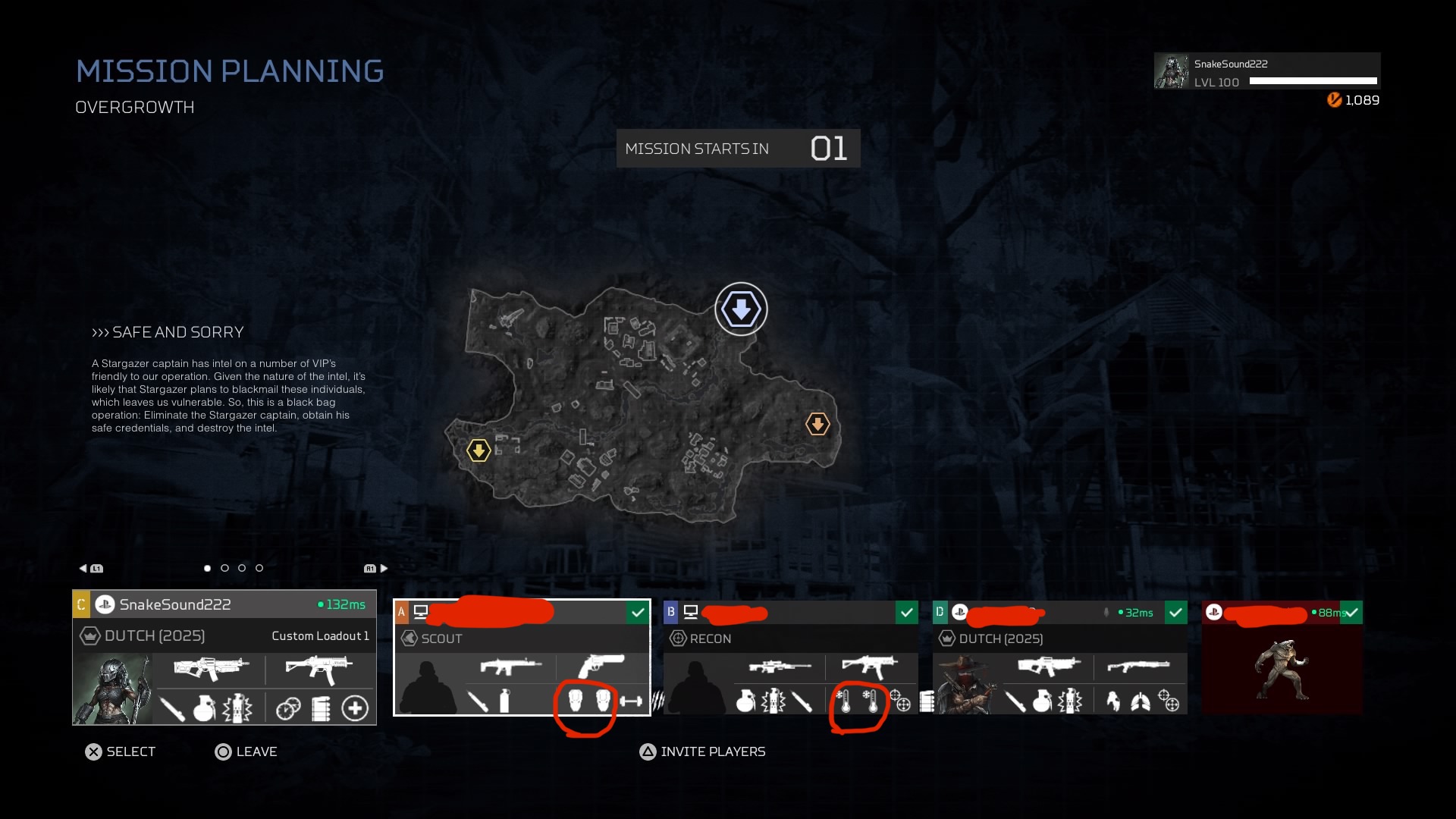Click the lungs perk icon
The height and width of the screenshot is (819, 1456).
1141,702
